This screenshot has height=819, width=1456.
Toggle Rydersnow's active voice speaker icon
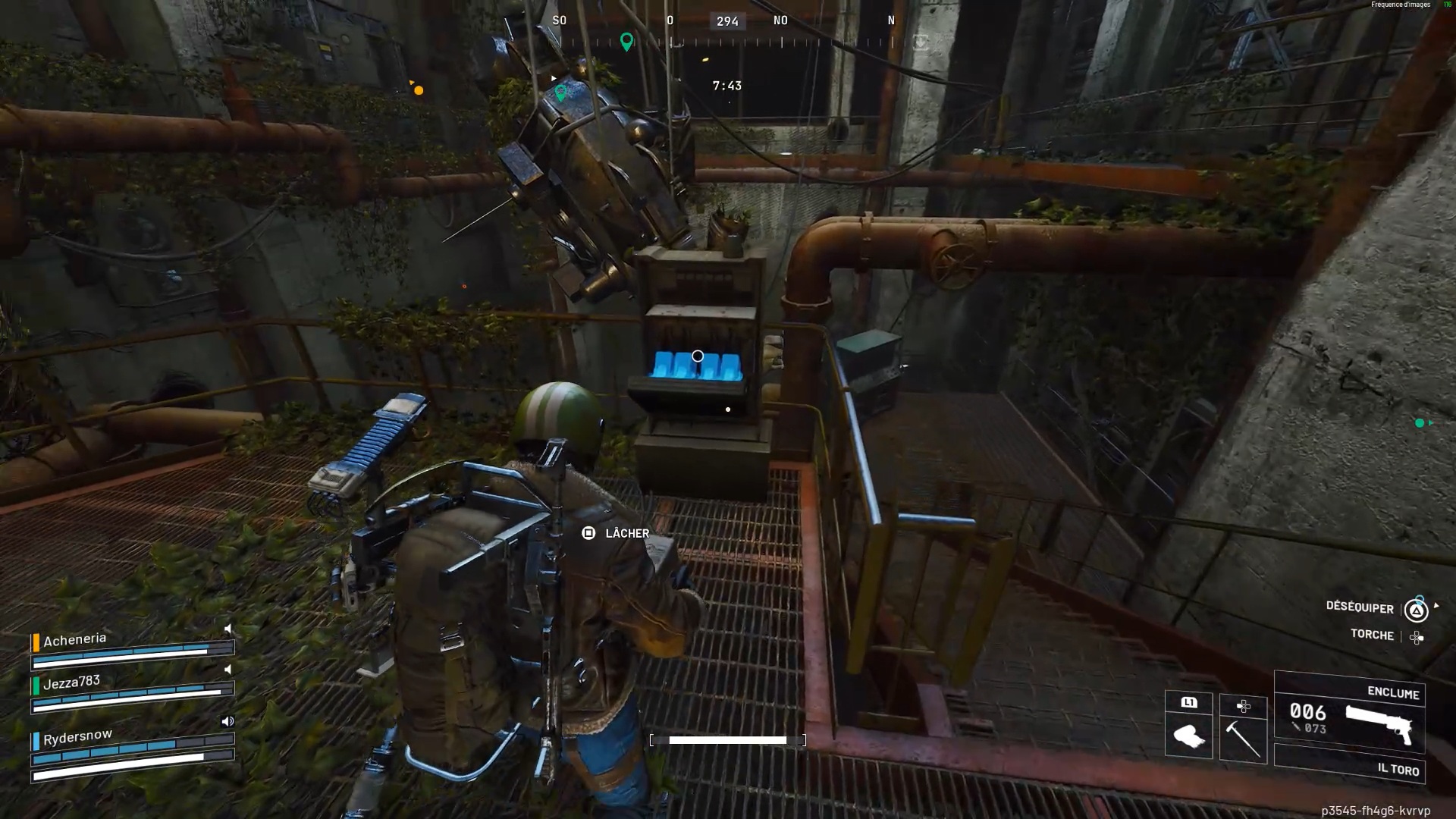coord(227,721)
